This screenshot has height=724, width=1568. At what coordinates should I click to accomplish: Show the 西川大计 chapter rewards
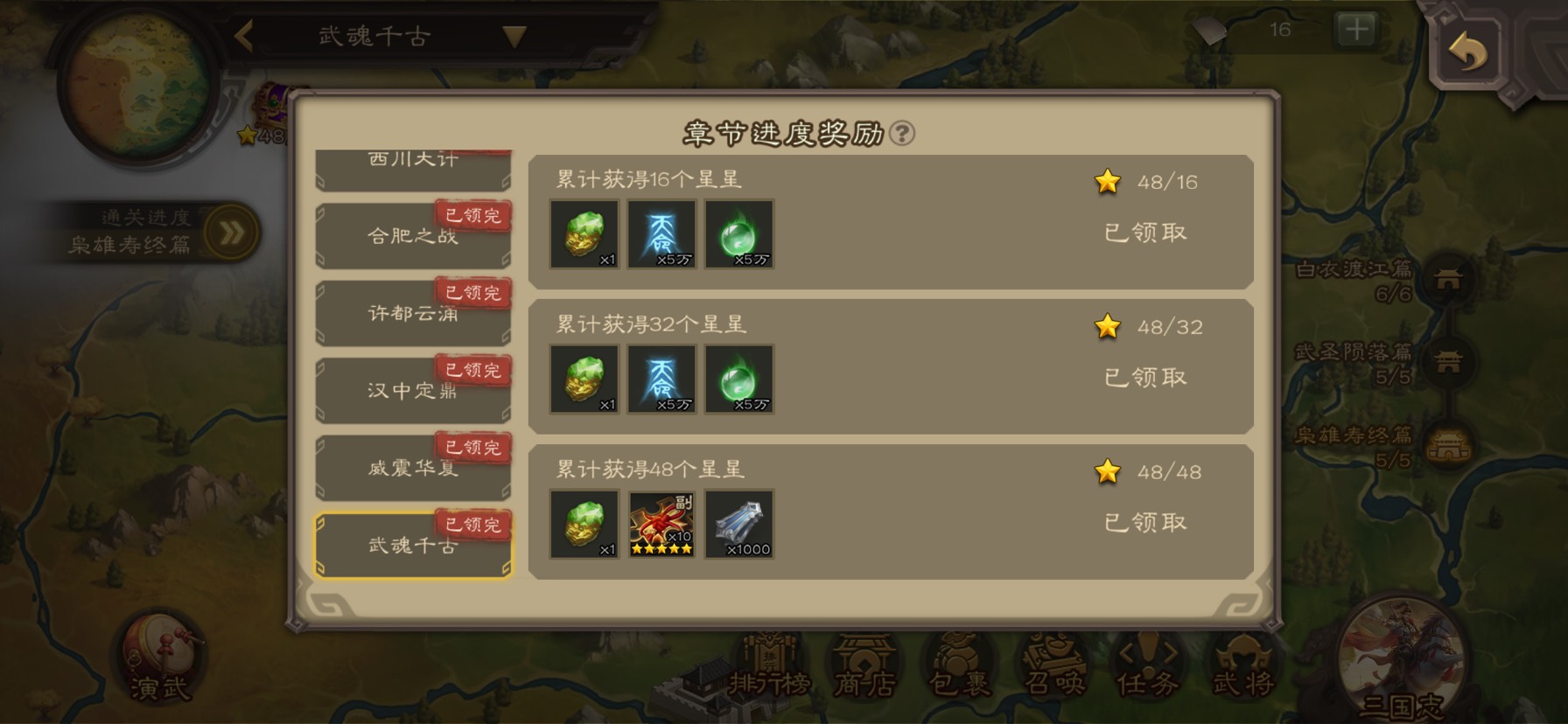412,164
